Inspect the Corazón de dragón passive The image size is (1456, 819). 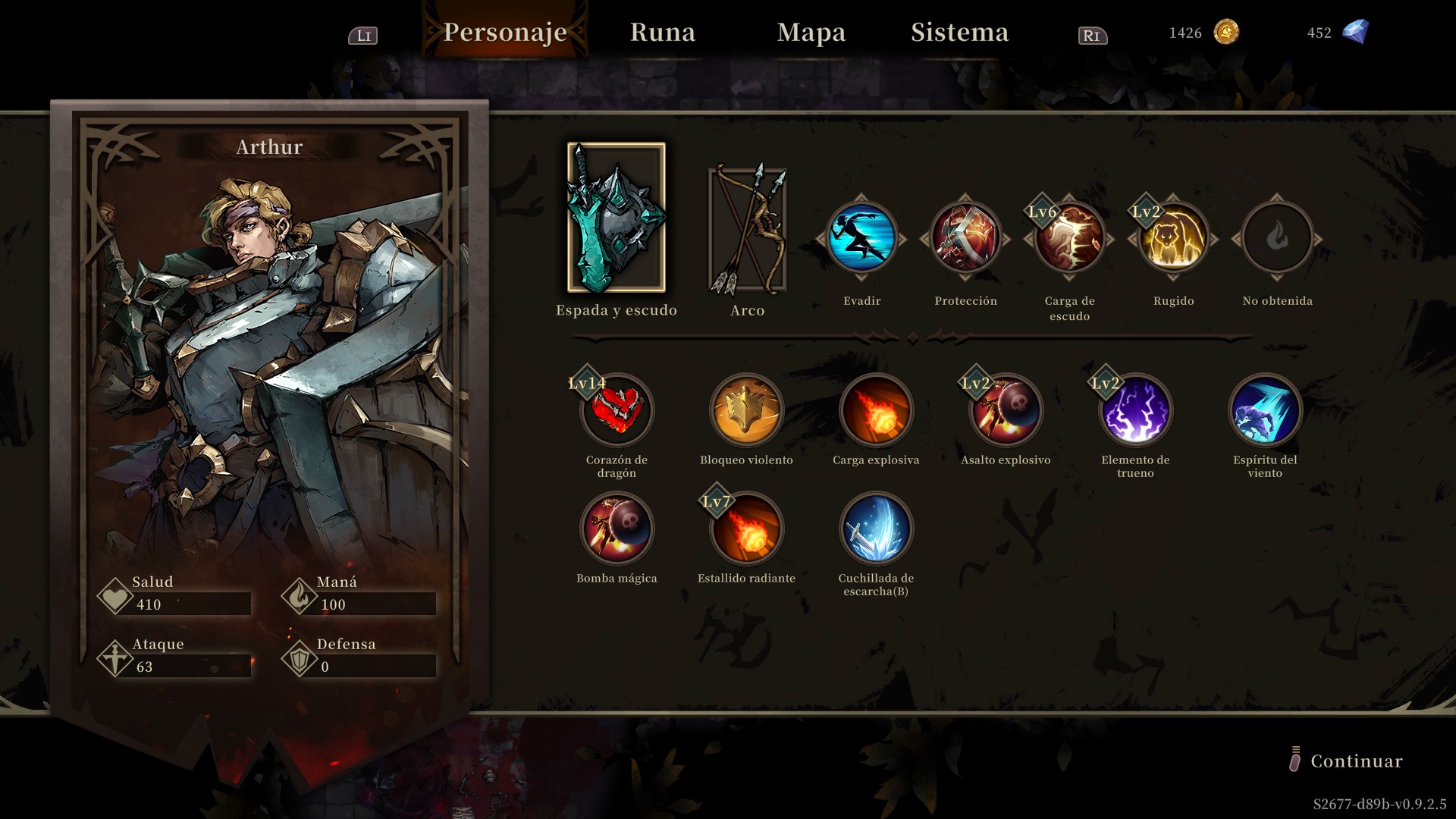[x=617, y=410]
